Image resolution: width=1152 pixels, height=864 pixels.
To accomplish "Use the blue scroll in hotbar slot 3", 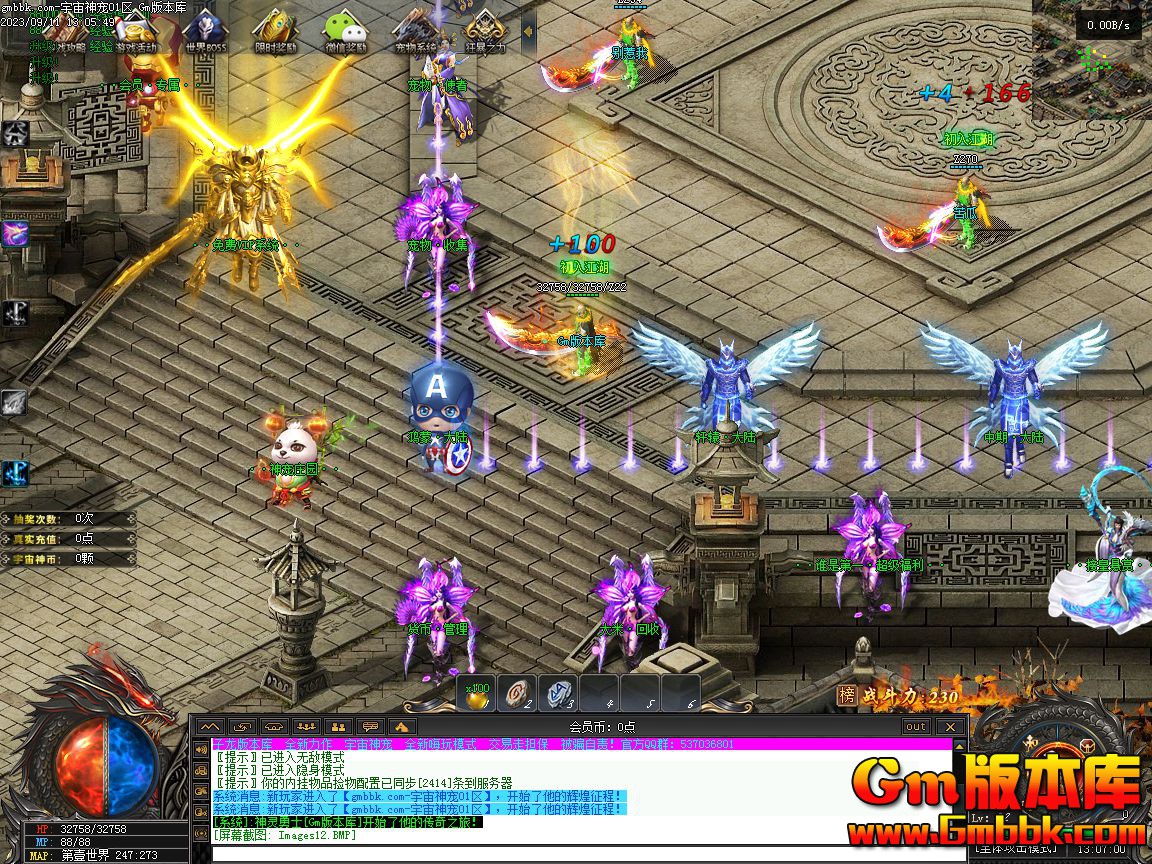I will pos(558,692).
